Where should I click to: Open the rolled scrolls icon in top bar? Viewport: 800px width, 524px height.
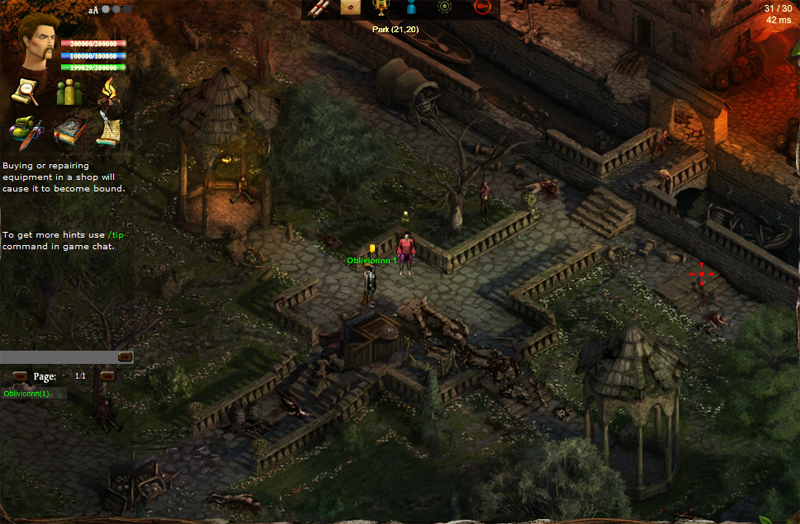pos(318,8)
